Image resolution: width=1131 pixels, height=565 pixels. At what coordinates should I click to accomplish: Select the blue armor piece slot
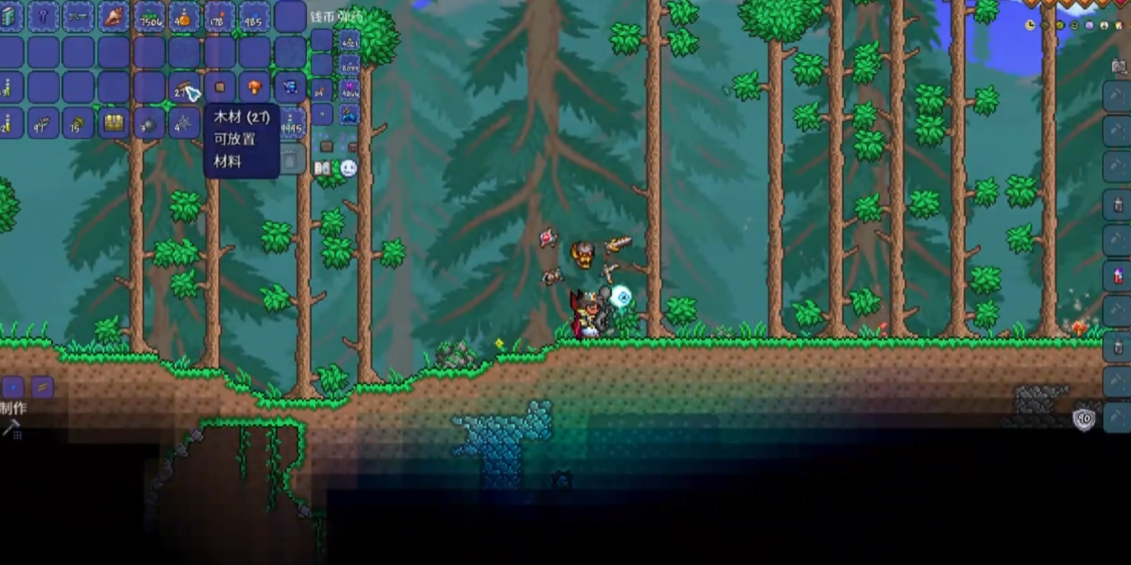pos(290,88)
